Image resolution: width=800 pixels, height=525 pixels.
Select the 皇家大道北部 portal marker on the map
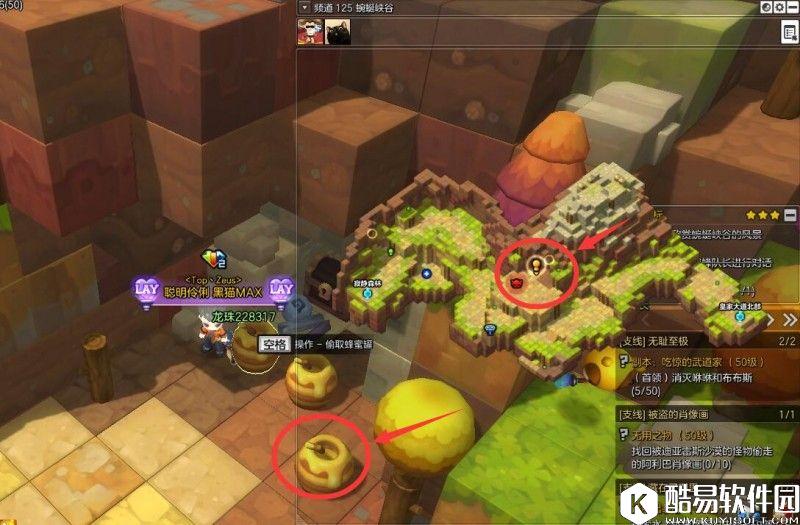(x=740, y=315)
